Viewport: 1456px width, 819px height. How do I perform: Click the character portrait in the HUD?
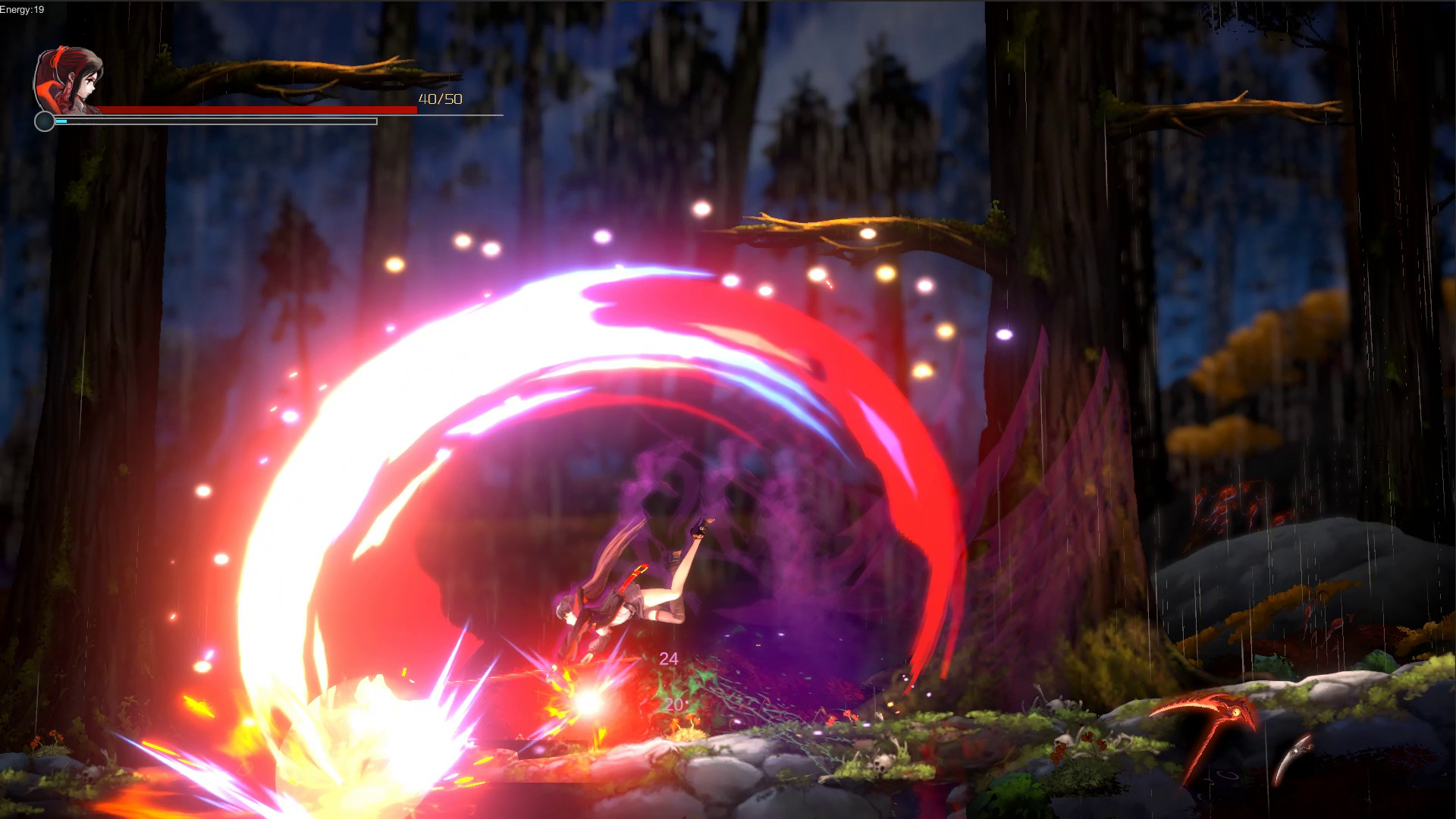point(67,80)
